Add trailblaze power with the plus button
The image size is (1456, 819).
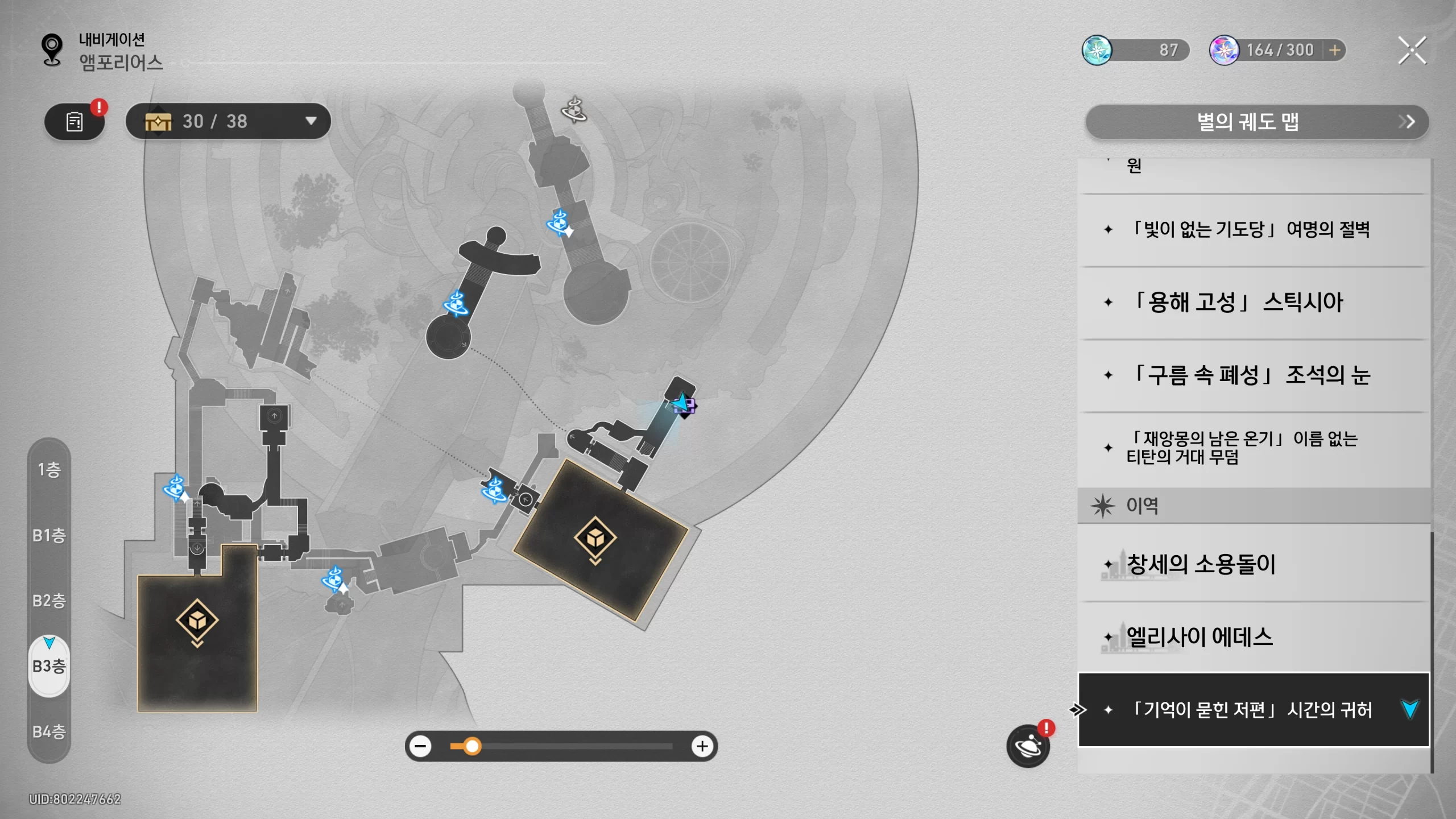(1334, 51)
